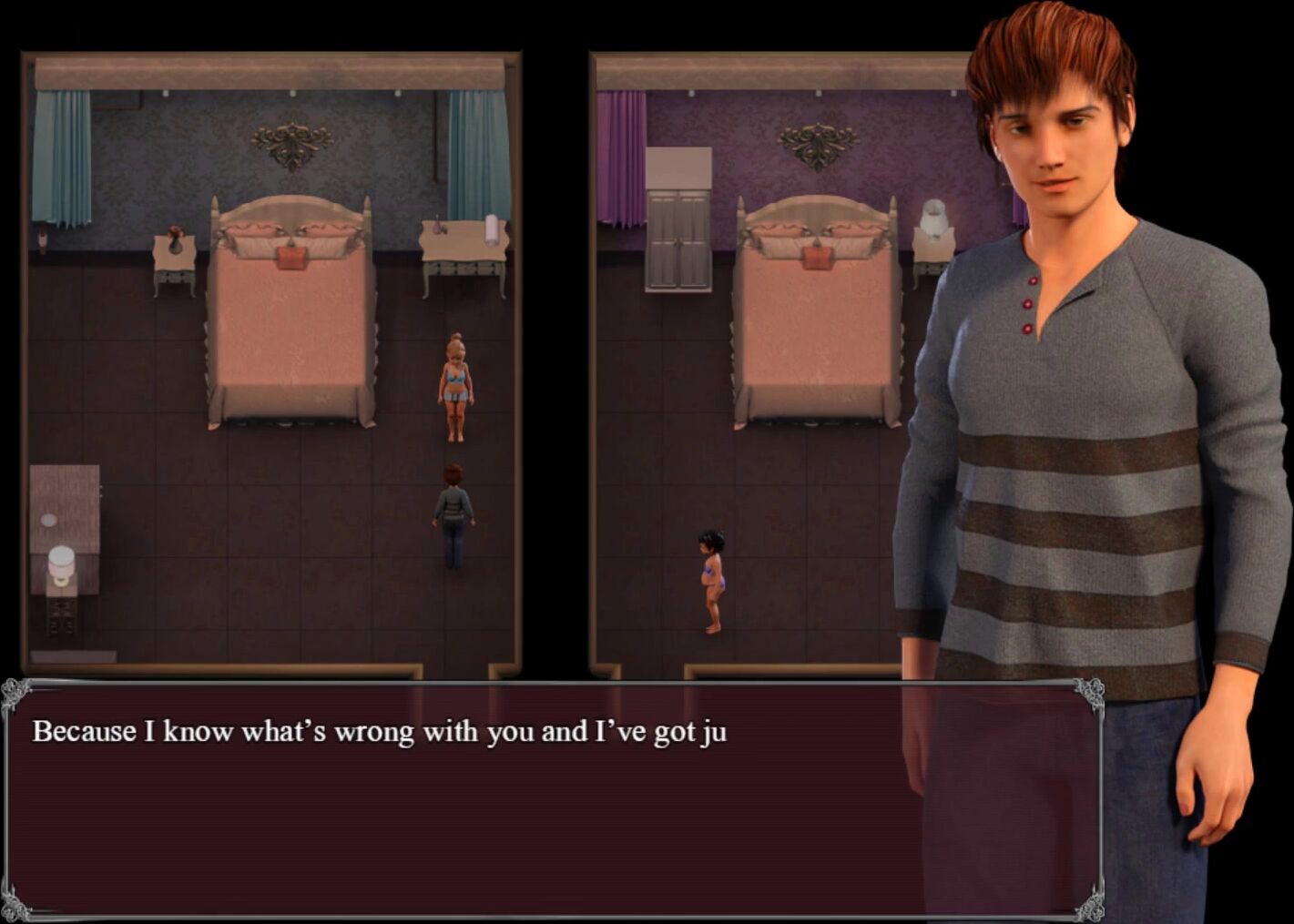Screen dimensions: 1294x924
Task: Advance the dialogue text box
Action: point(551,799)
